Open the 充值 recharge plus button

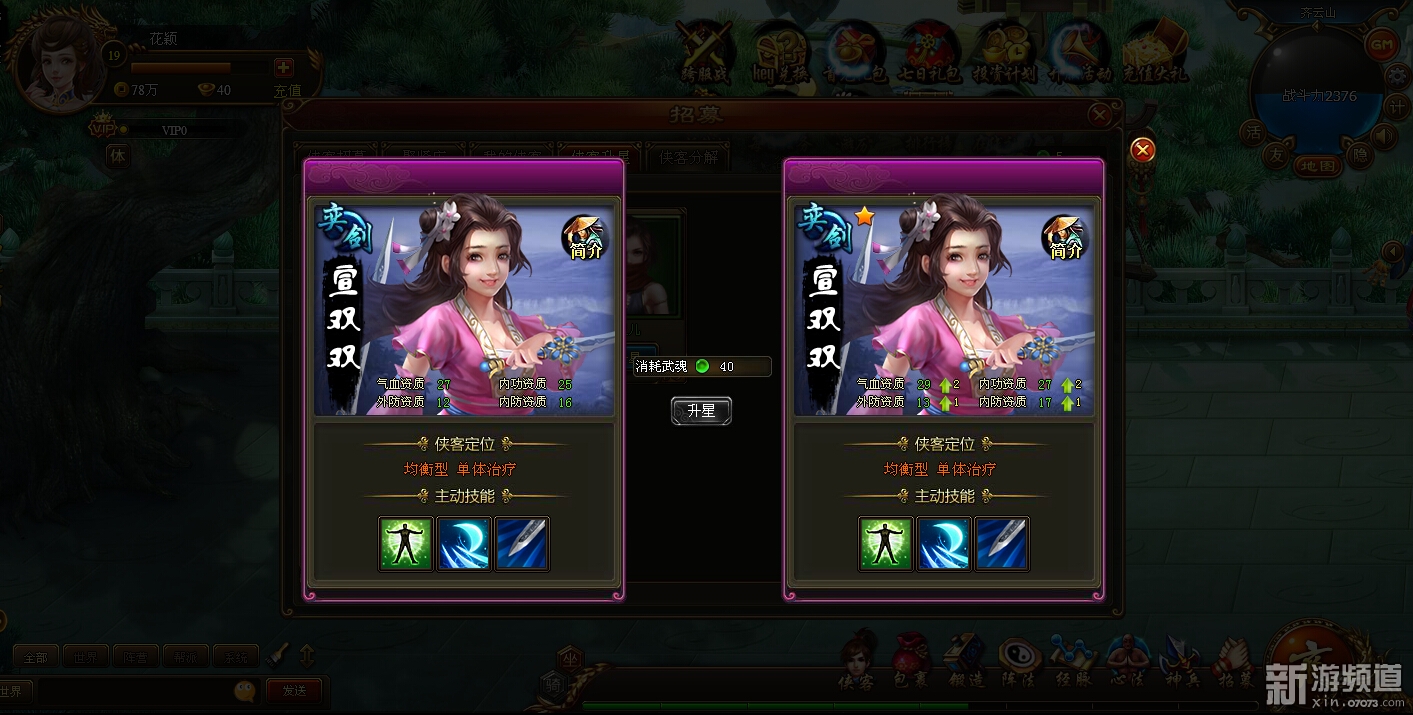click(x=284, y=67)
